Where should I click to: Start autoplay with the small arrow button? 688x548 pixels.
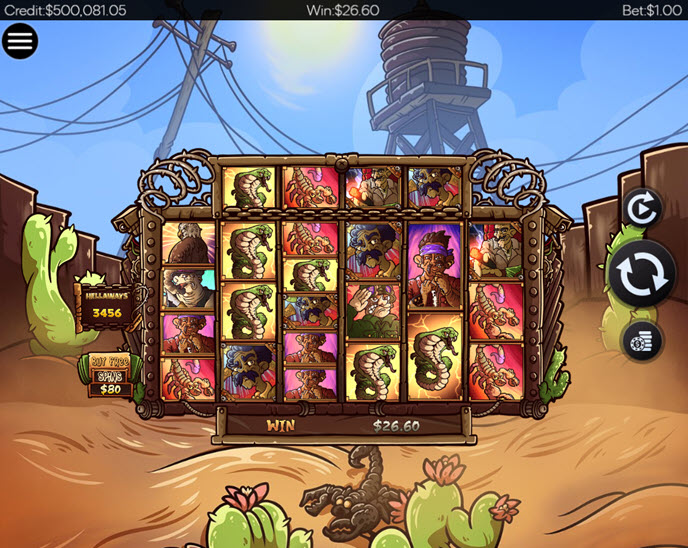pos(641,209)
